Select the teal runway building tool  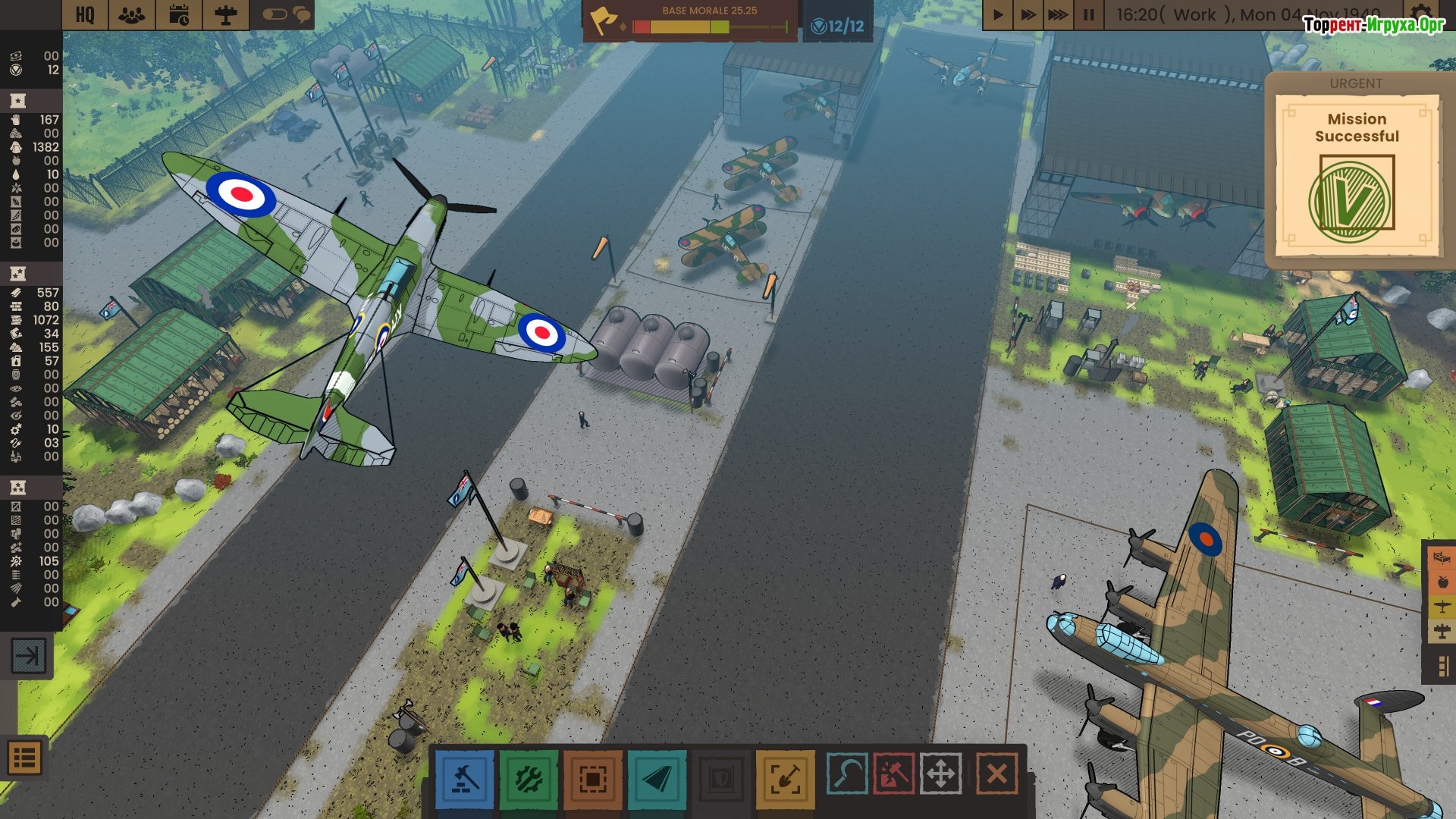click(x=657, y=779)
